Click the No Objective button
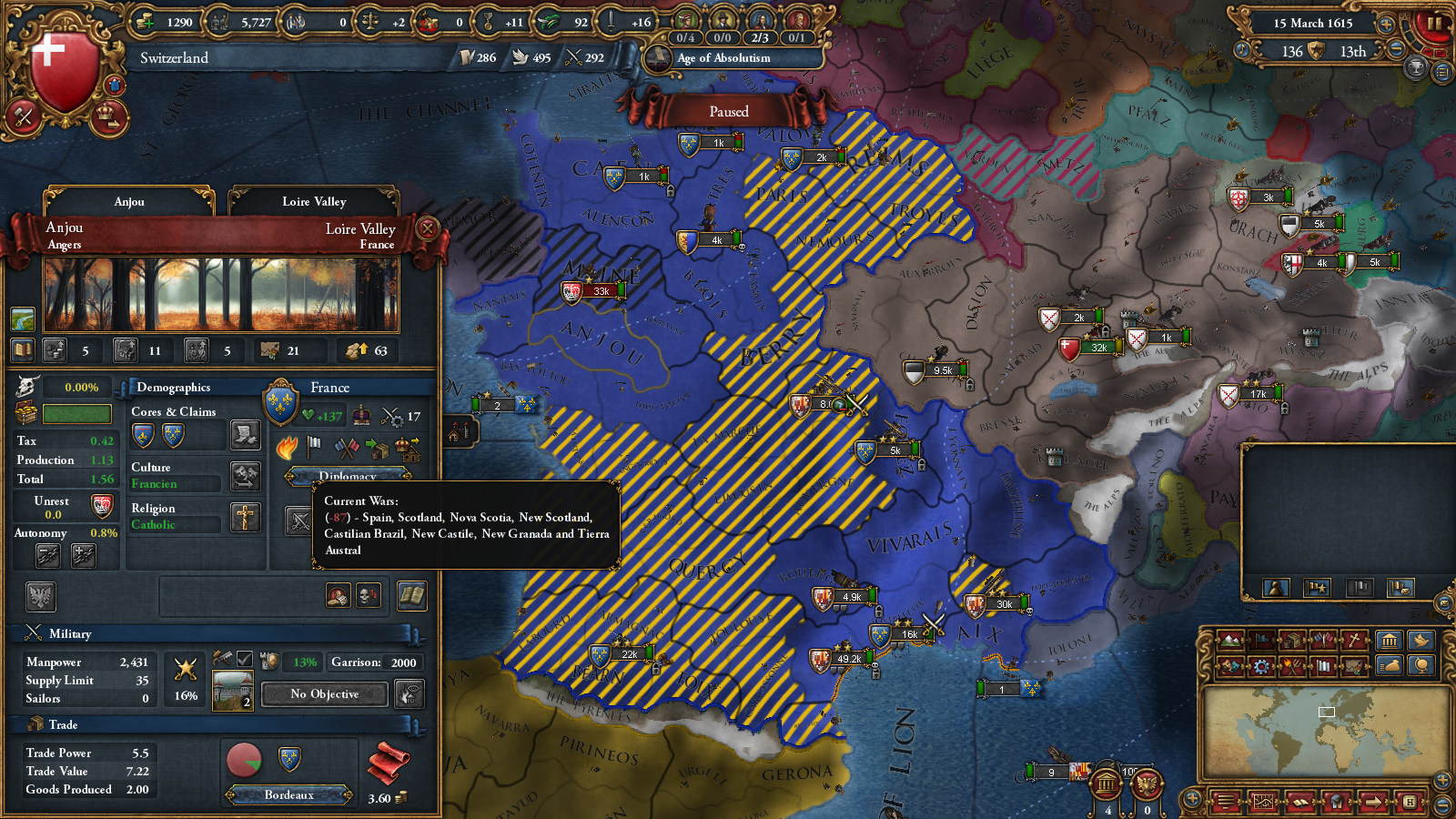Screen dimensions: 1456x819 (323, 694)
